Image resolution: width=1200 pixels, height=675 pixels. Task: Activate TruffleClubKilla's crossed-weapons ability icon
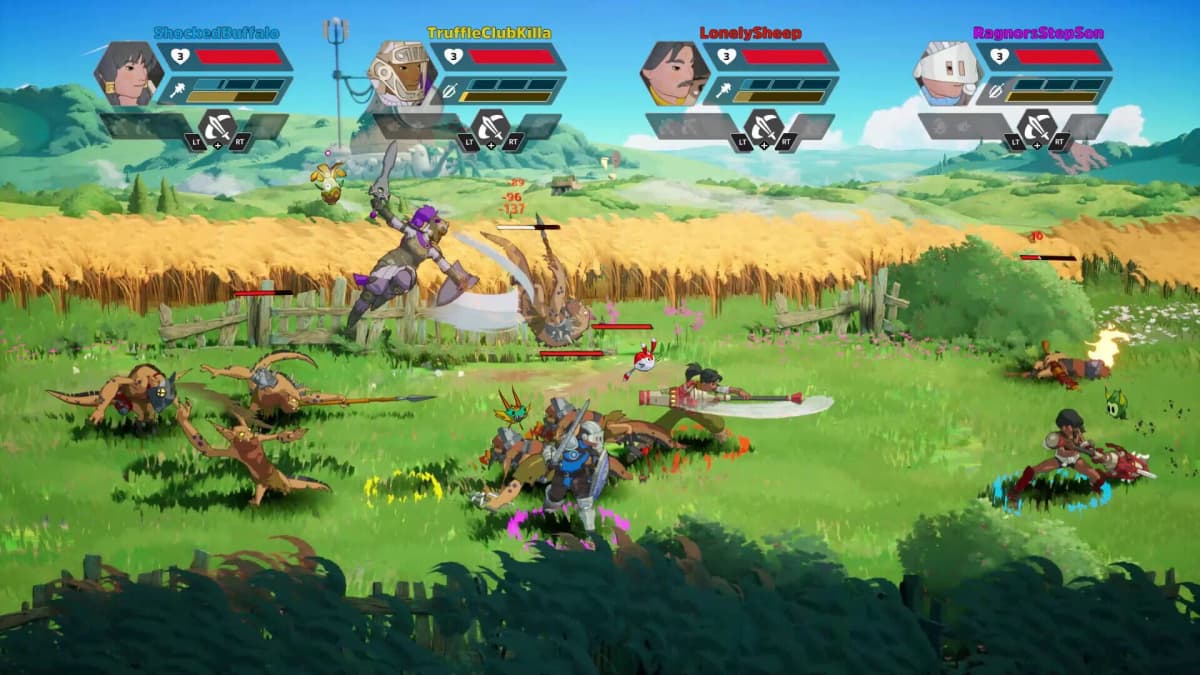tap(490, 127)
